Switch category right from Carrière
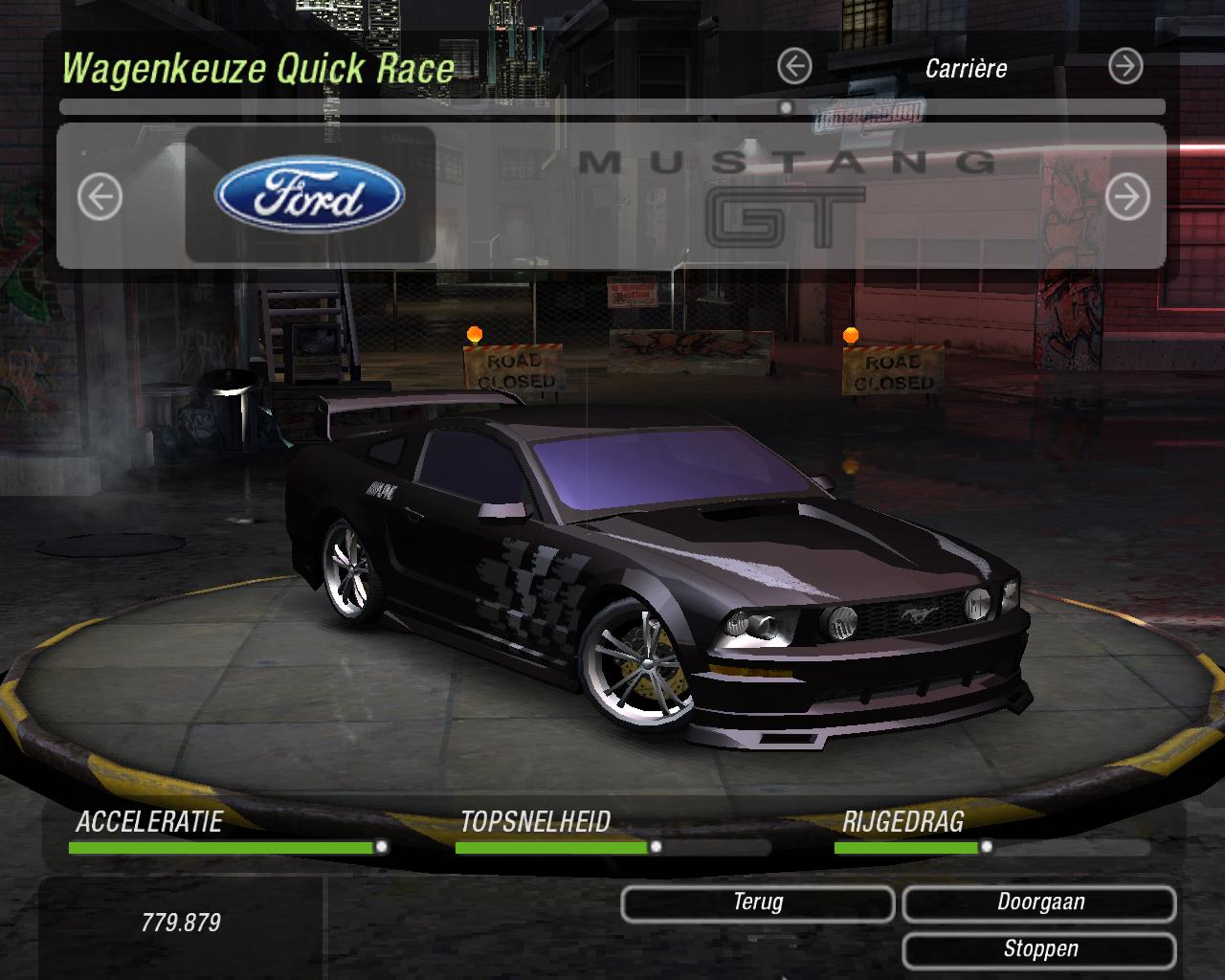 point(1125,67)
